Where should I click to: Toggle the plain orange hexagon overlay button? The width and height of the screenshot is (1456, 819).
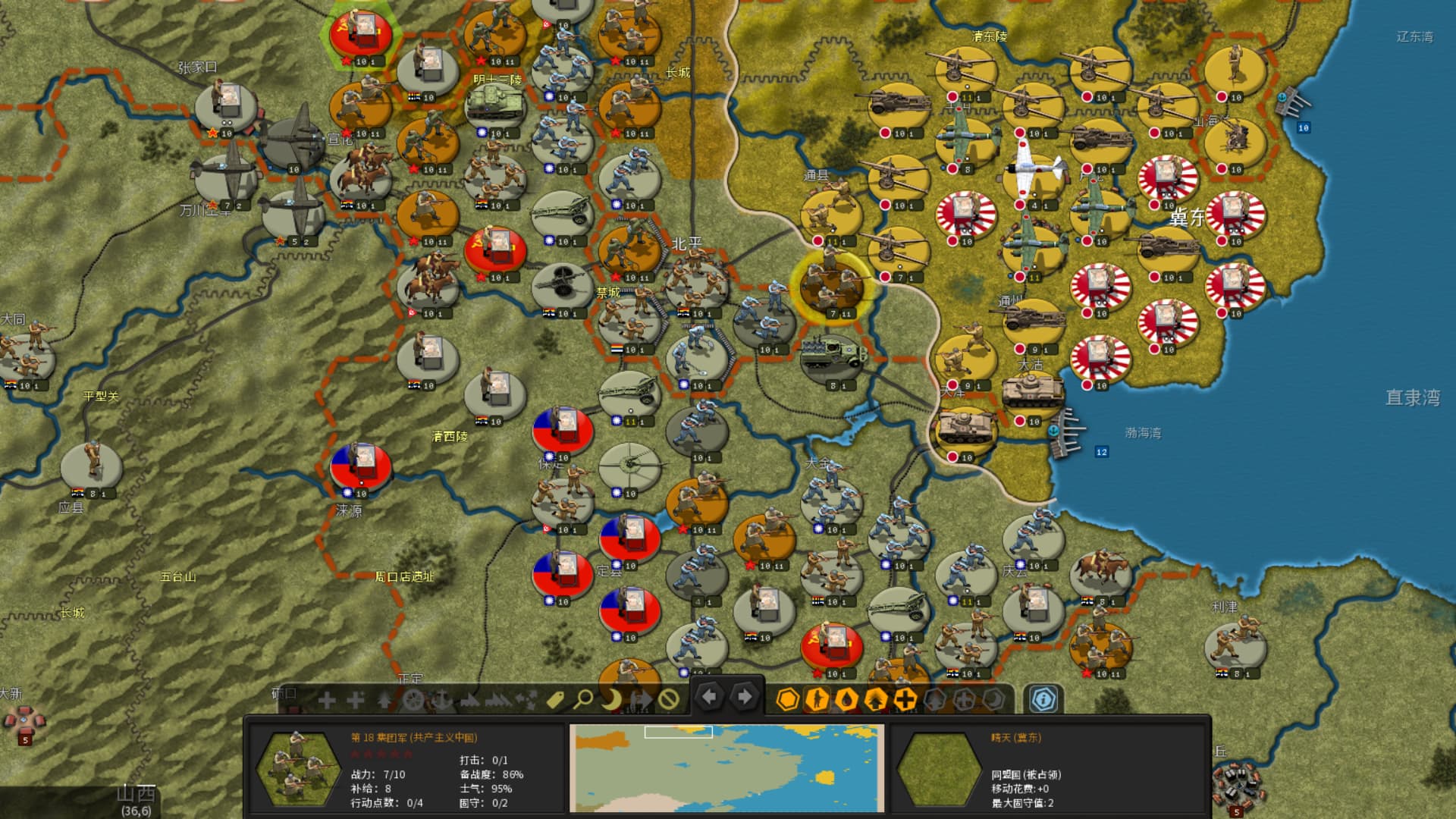pyautogui.click(x=788, y=699)
